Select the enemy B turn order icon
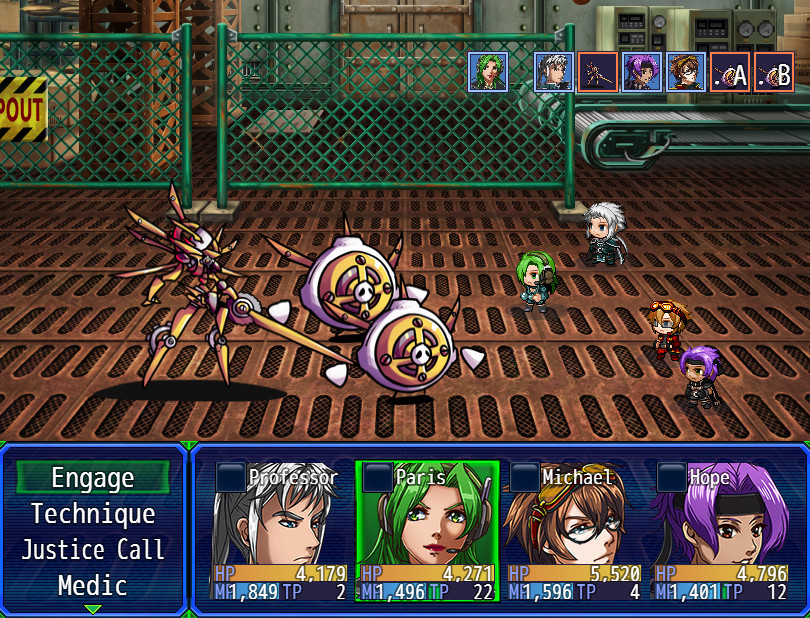This screenshot has height=618, width=810. (774, 72)
